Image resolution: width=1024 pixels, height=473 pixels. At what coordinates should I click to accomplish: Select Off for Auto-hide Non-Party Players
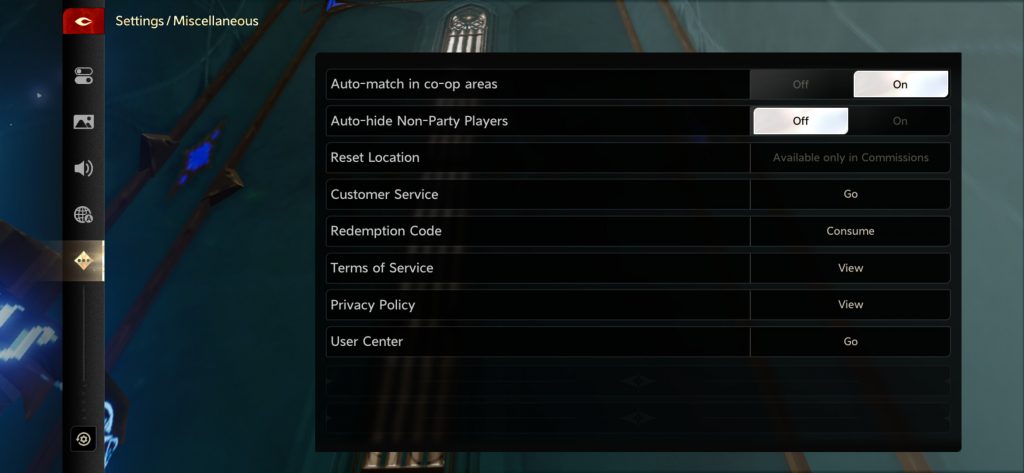coord(800,121)
